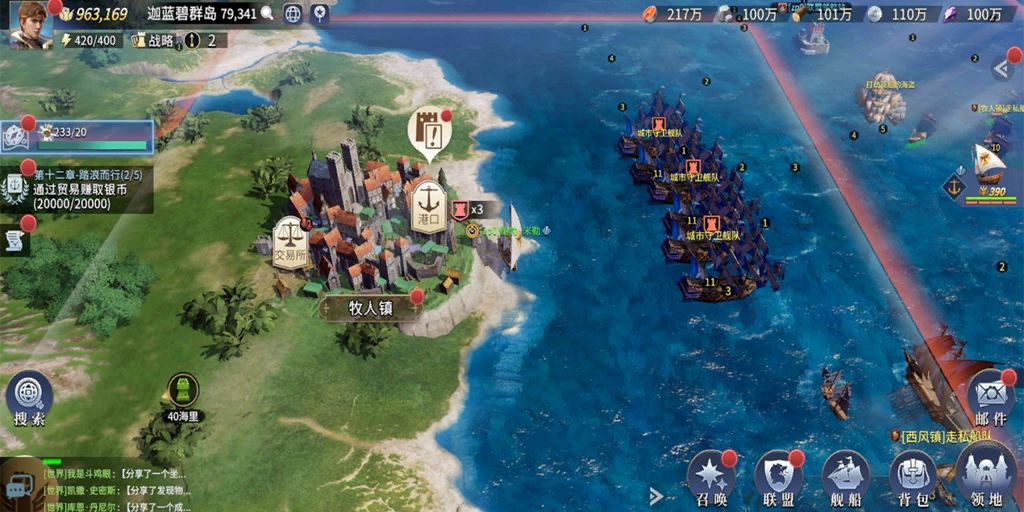Select the 牧人镇 town name label
The width and height of the screenshot is (1024, 512).
tap(370, 309)
